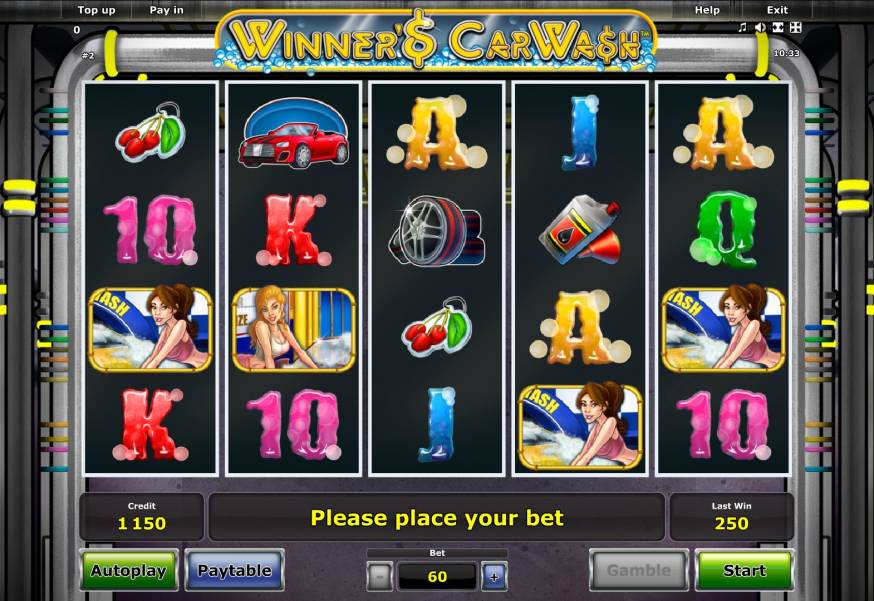Click the greyed-out Gamble button

[x=639, y=571]
